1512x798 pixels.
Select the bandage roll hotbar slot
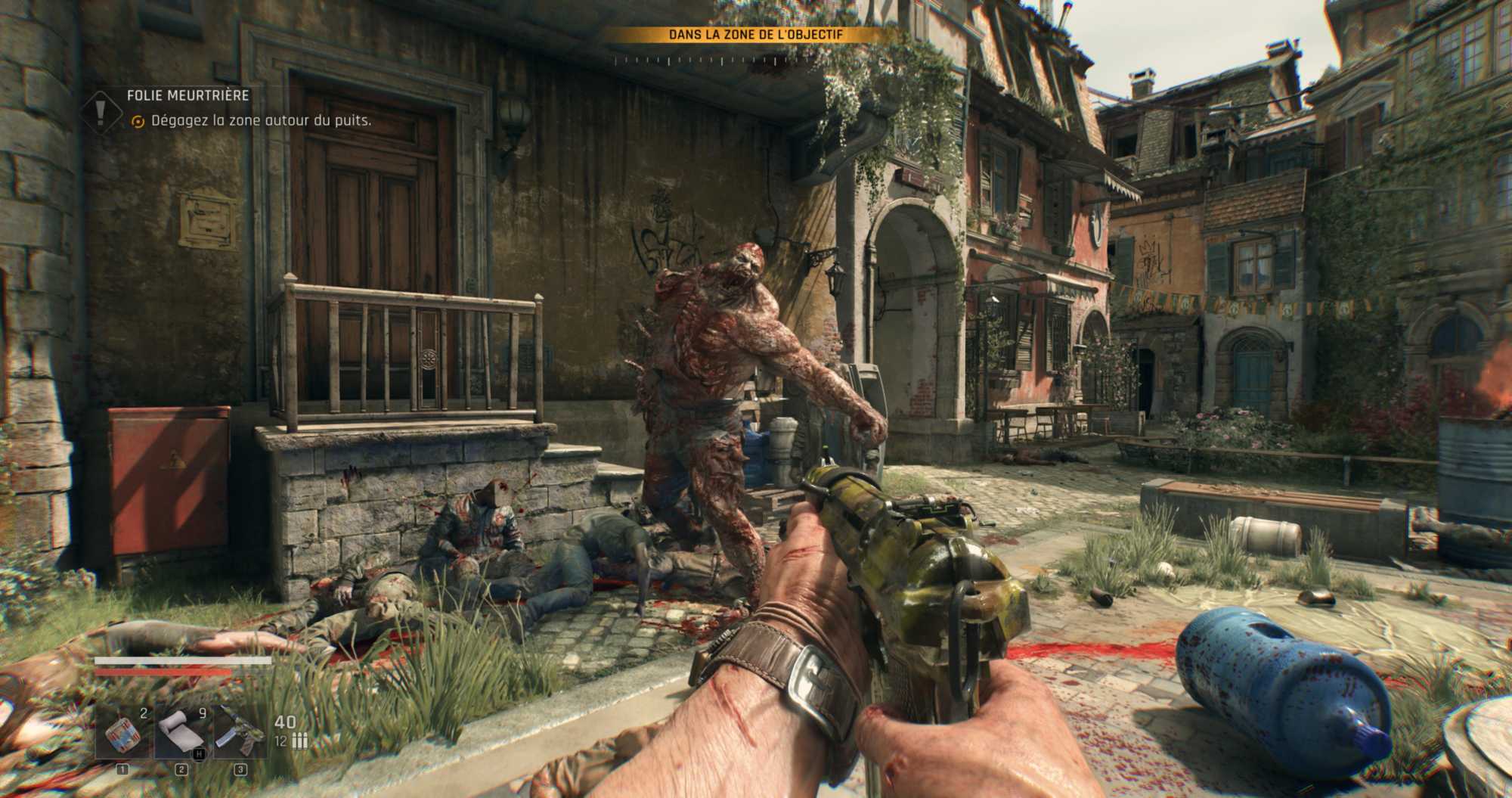click(x=181, y=733)
